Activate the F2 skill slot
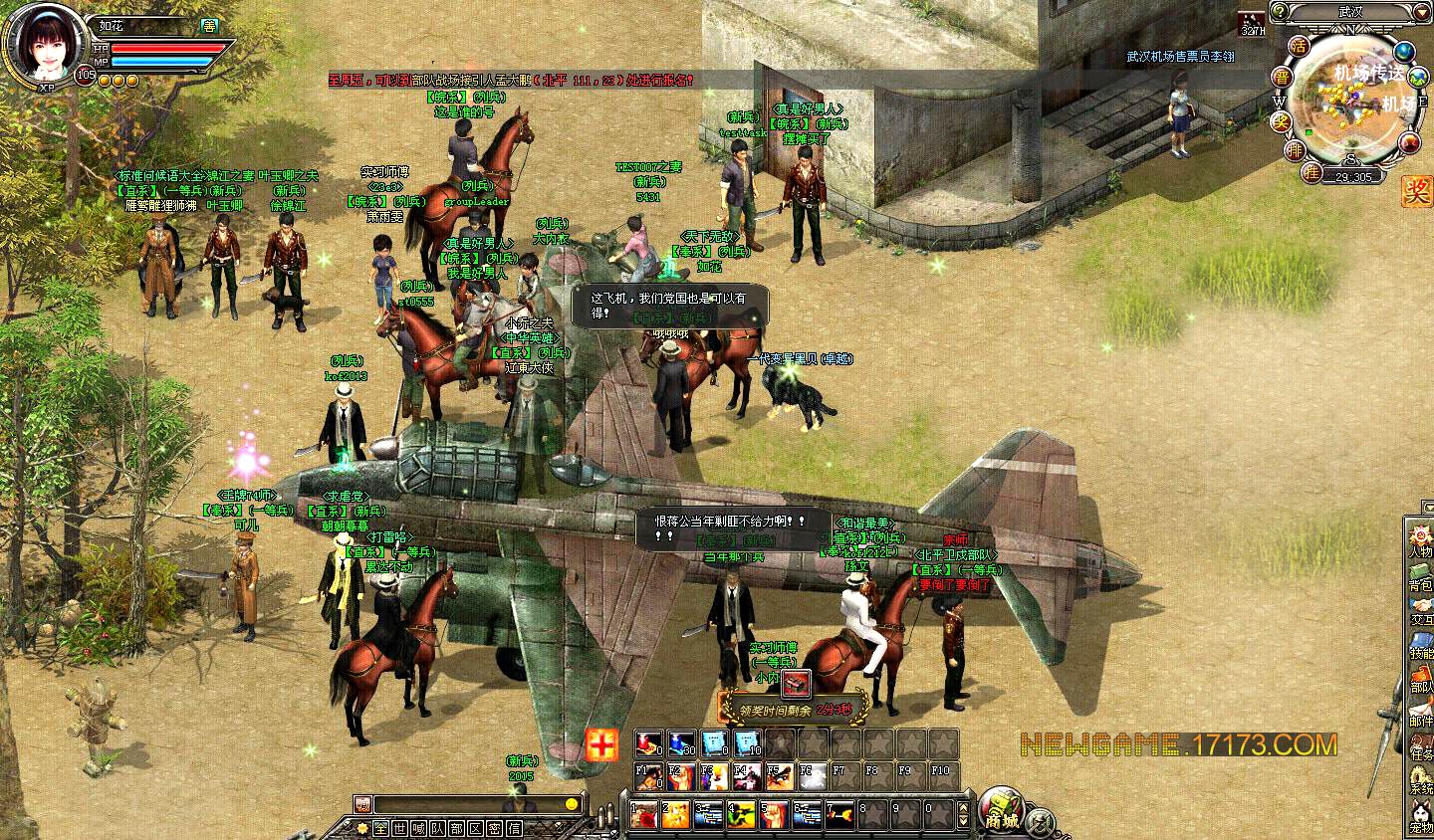Screen dimensions: 1434x840 681,775
